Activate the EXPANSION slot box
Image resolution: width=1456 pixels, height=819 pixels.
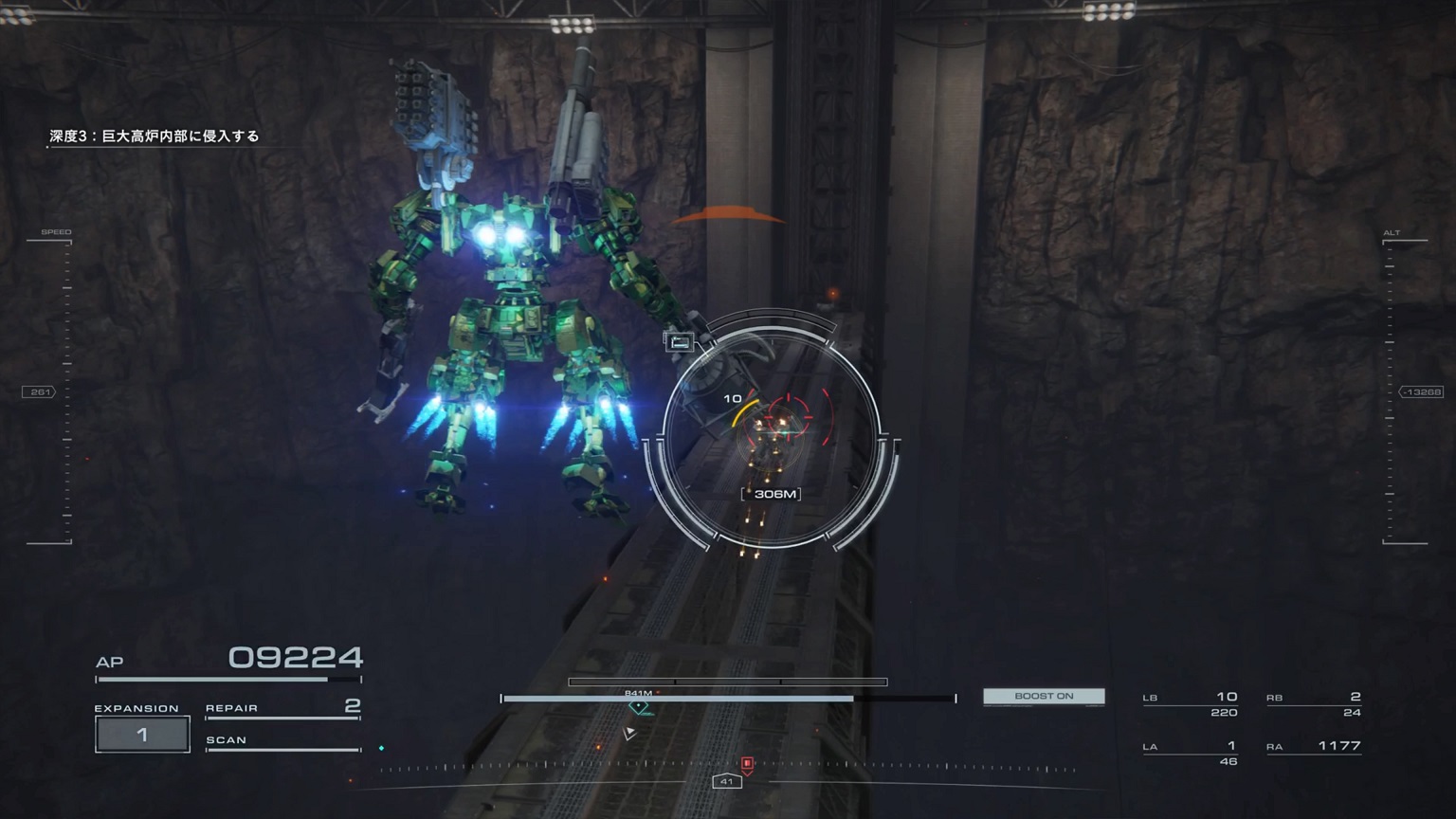click(142, 735)
